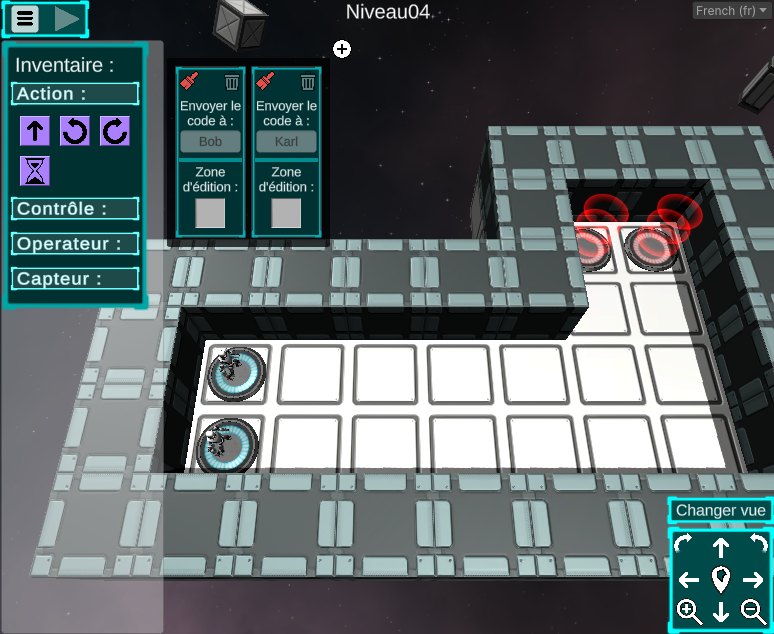The image size is (774, 634).
Task: Select Bob's editing zone square
Action: 210,213
